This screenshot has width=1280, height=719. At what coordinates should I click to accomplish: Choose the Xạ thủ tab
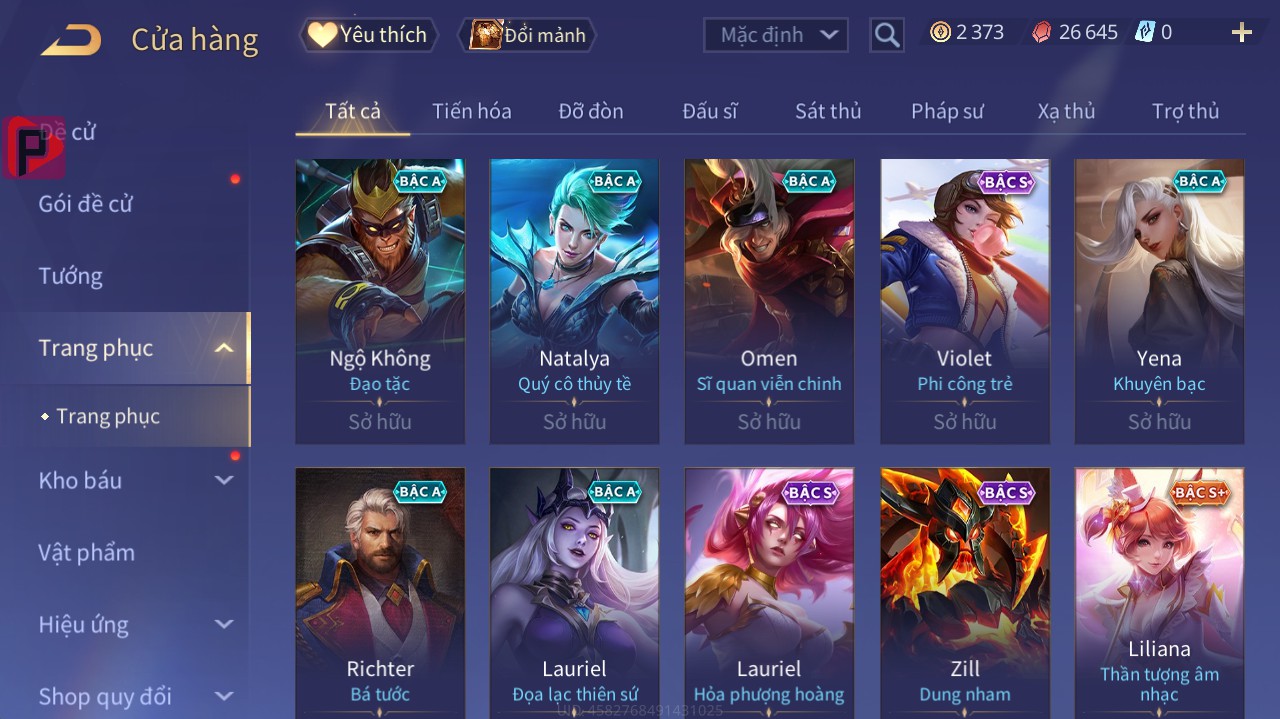tap(1066, 111)
